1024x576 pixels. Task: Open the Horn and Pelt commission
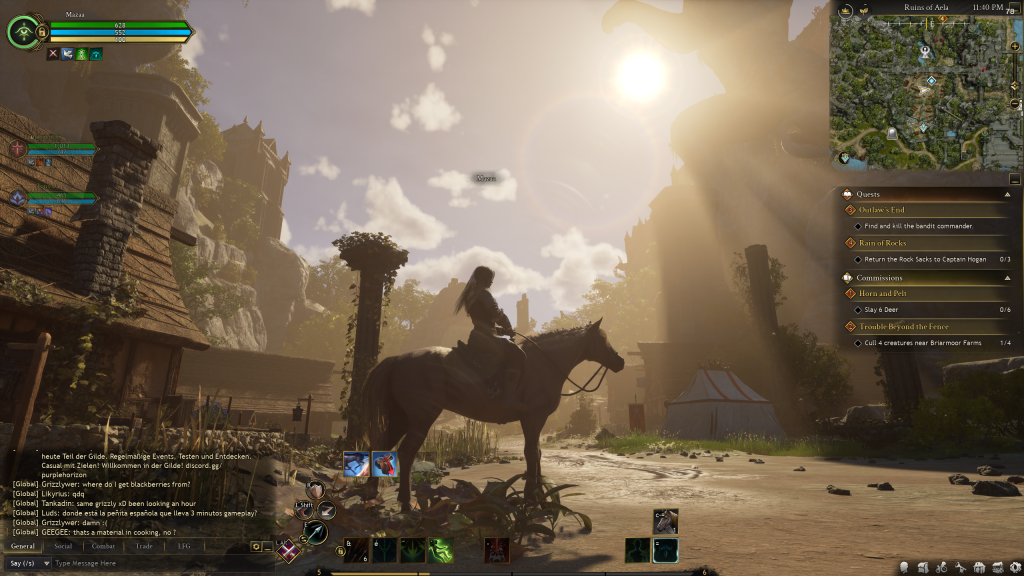point(882,294)
